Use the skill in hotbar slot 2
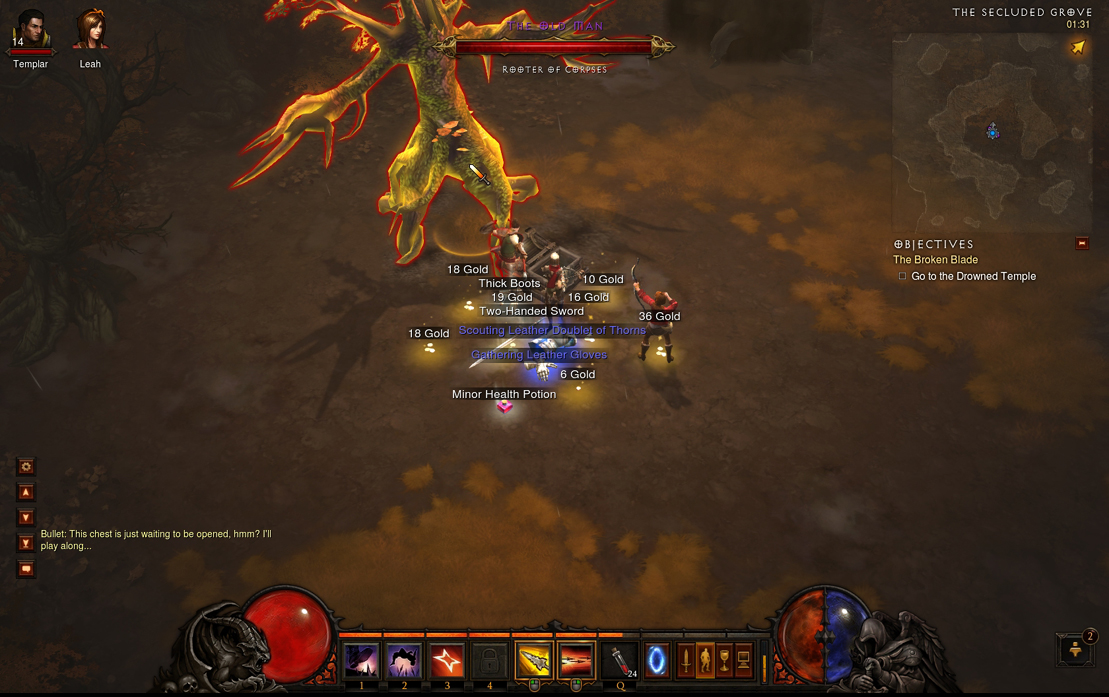 (404, 661)
